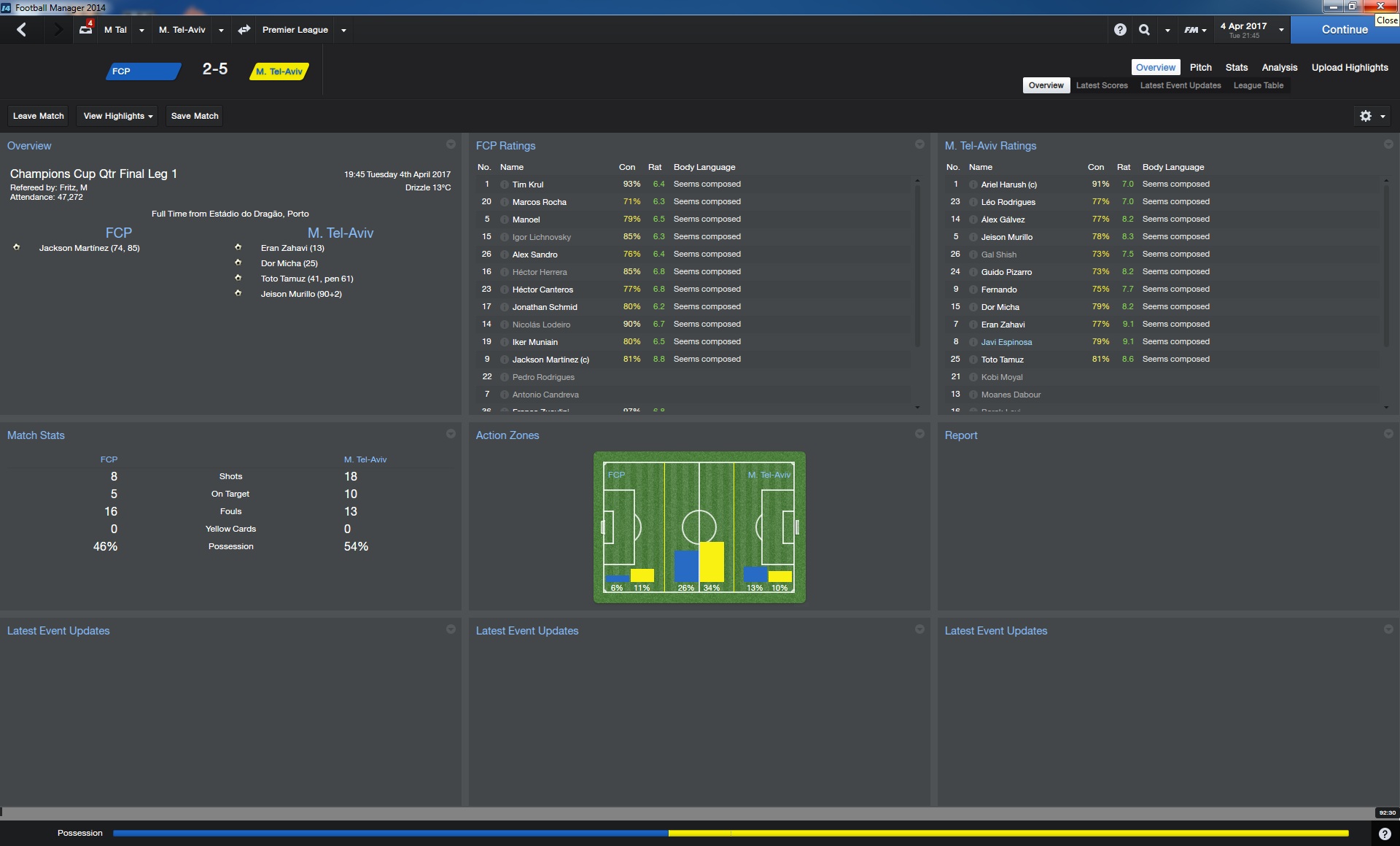1400x846 pixels.
Task: Switch to Latest Scores sub-tab
Action: click(x=1101, y=85)
